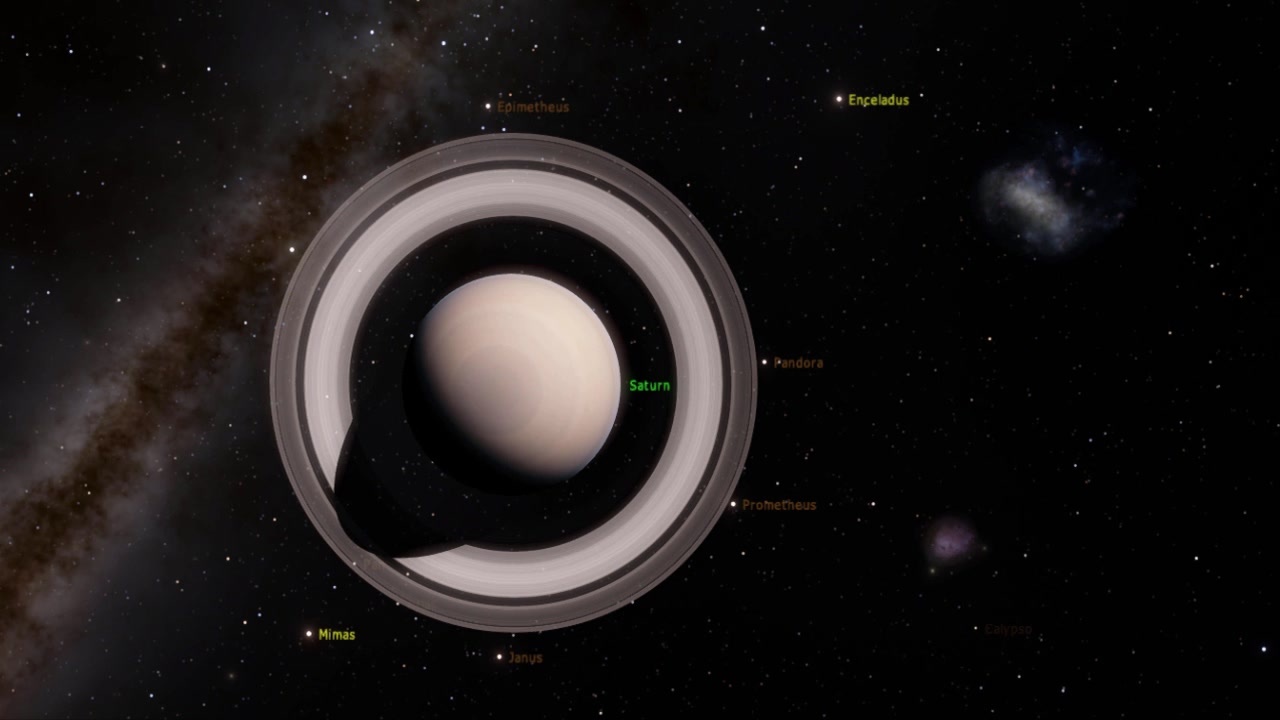Screen dimensions: 1280x720
Task: Select the Saturn label marker
Action: [649, 385]
